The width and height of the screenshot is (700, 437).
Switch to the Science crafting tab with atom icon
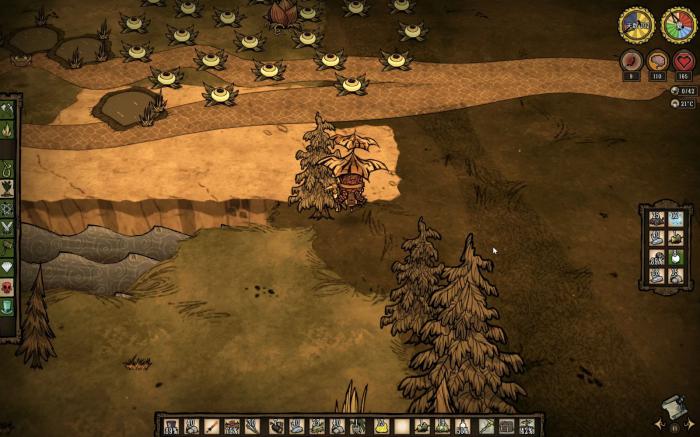(x=7, y=209)
